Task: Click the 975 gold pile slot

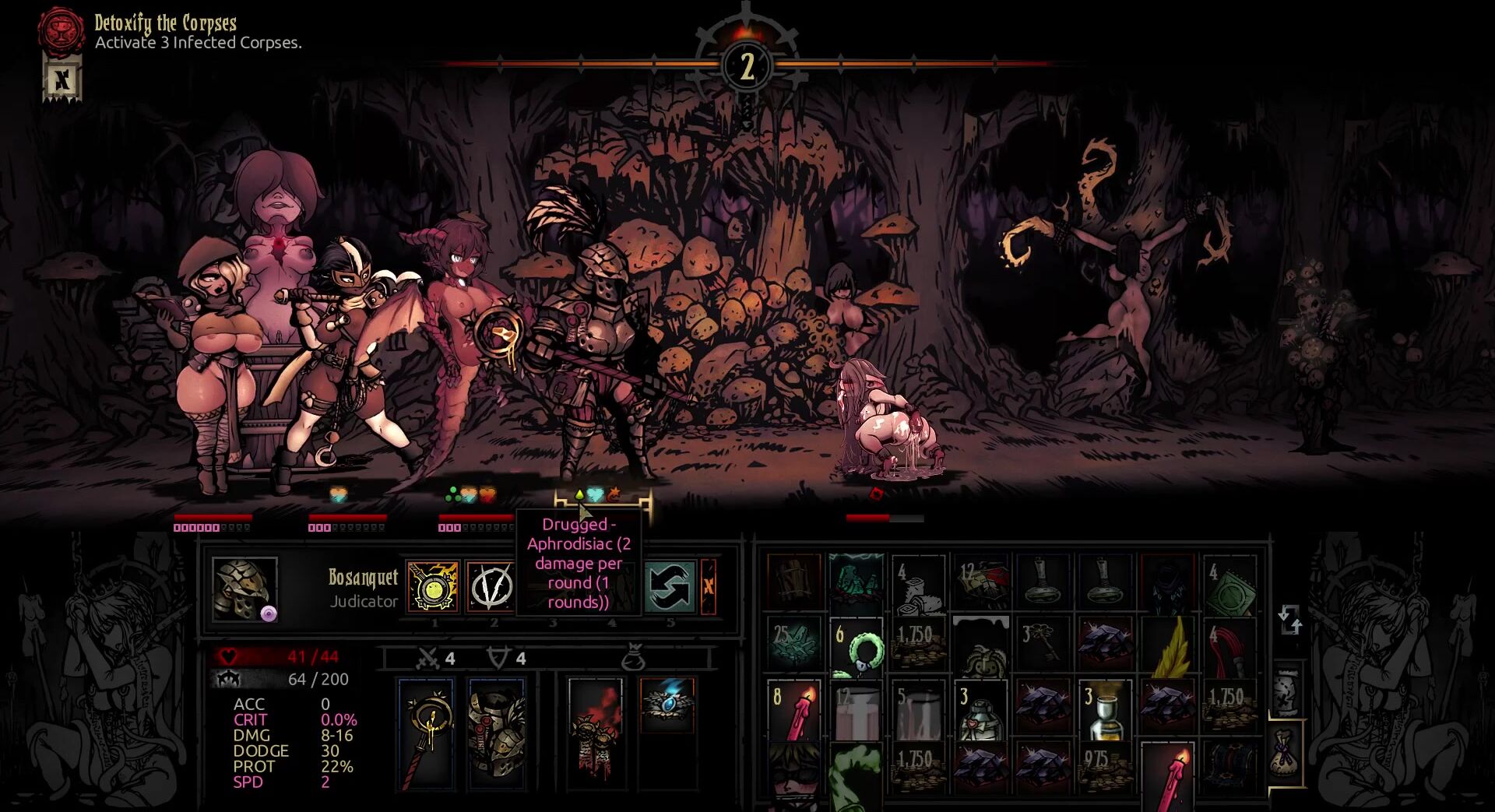Action: (1105, 767)
